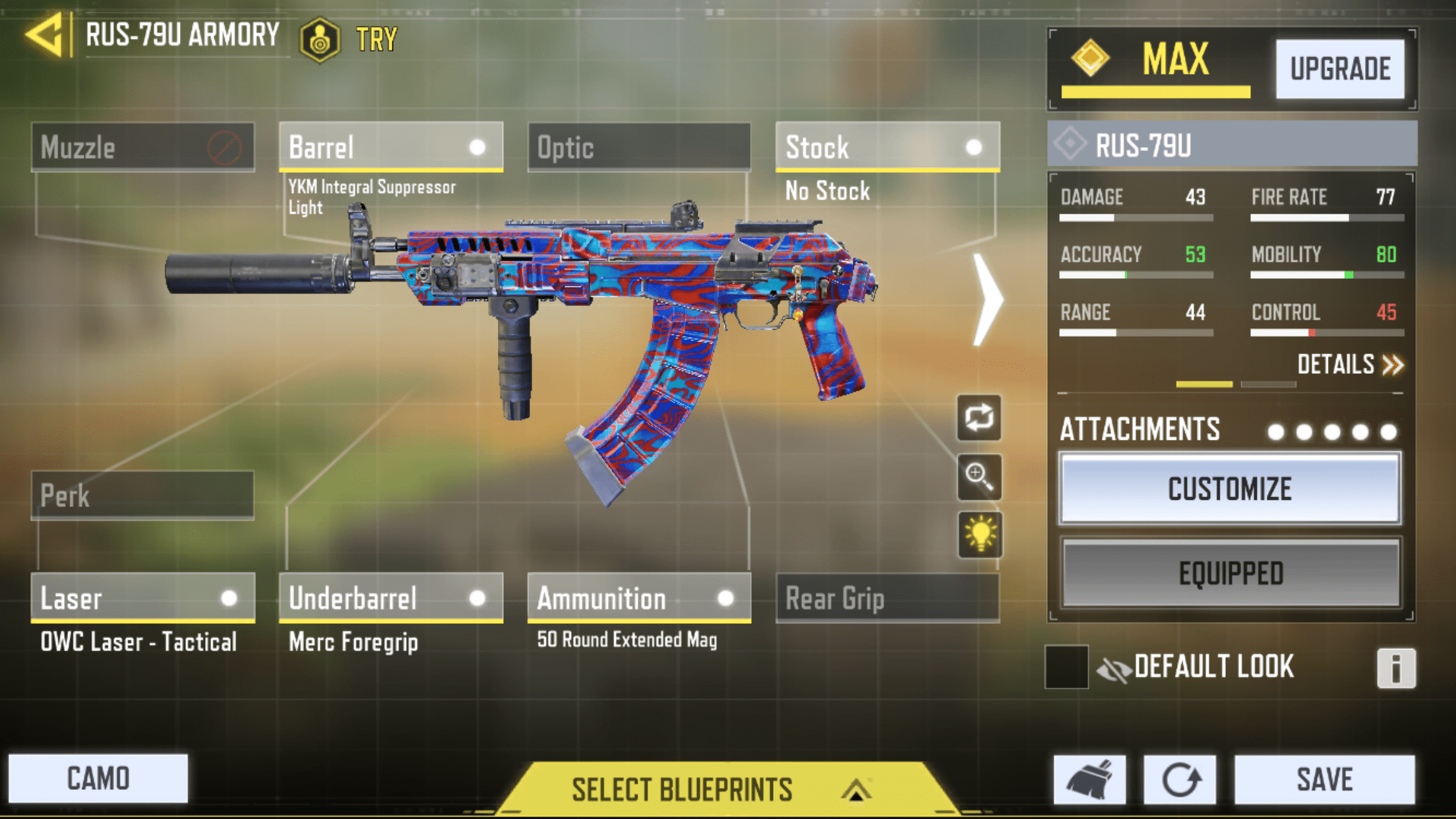
Task: Show weapon stat Details
Action: point(1349,365)
